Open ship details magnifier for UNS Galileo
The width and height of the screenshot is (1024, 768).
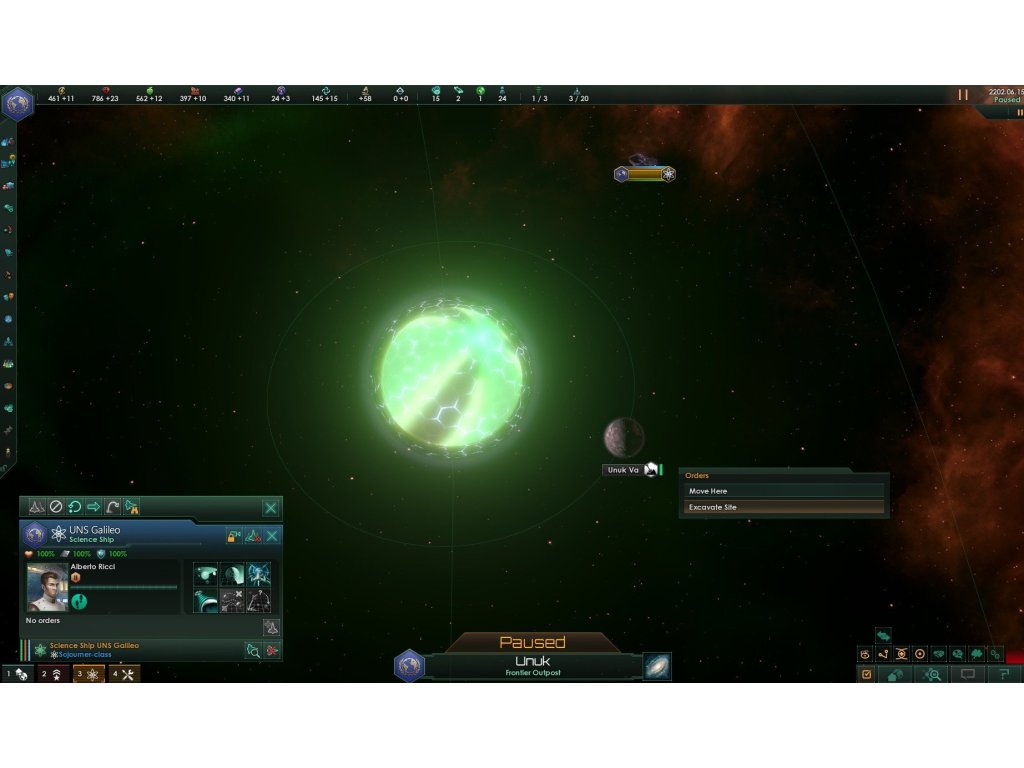[253, 650]
